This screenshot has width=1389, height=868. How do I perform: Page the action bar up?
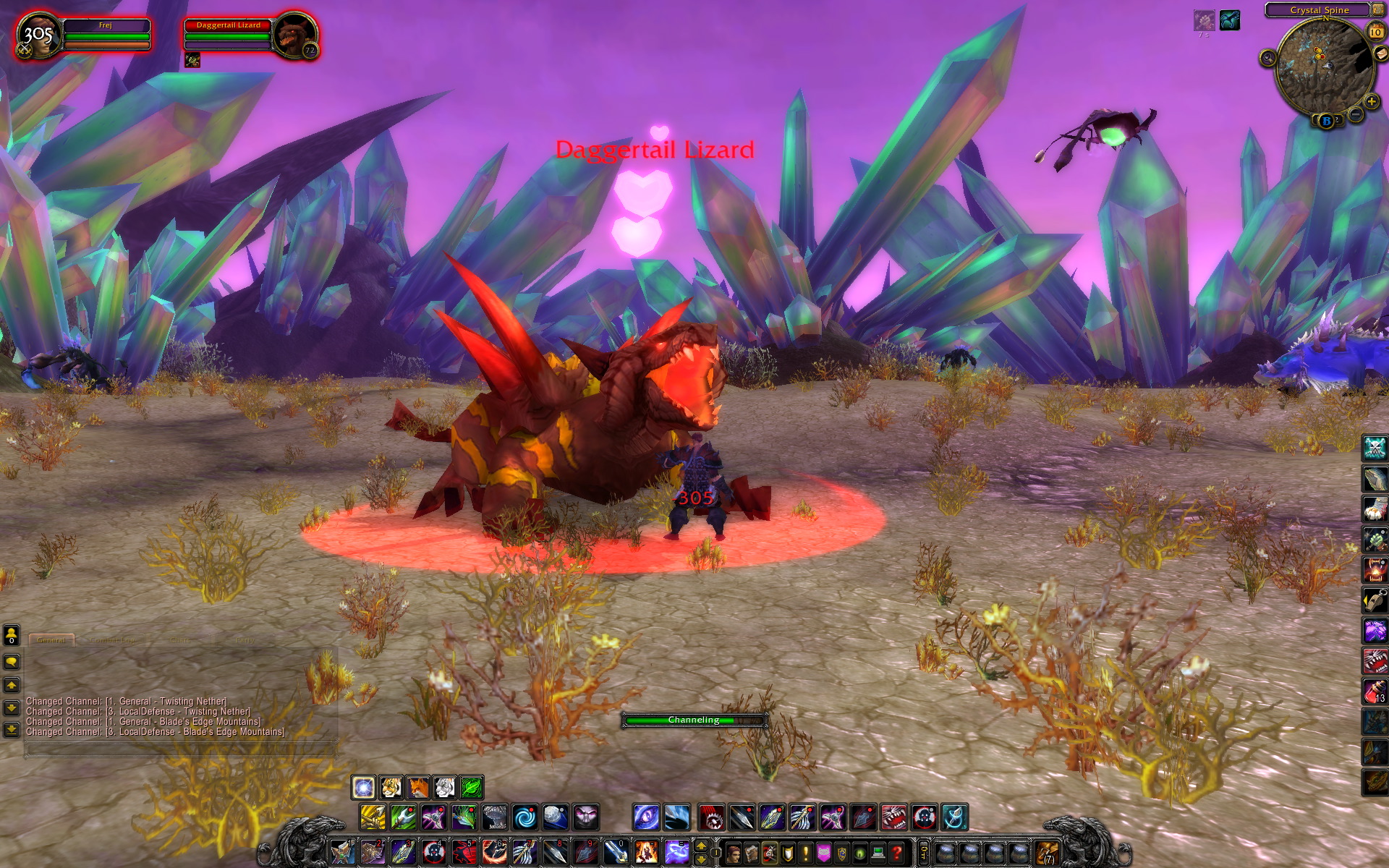pyautogui.click(x=700, y=845)
